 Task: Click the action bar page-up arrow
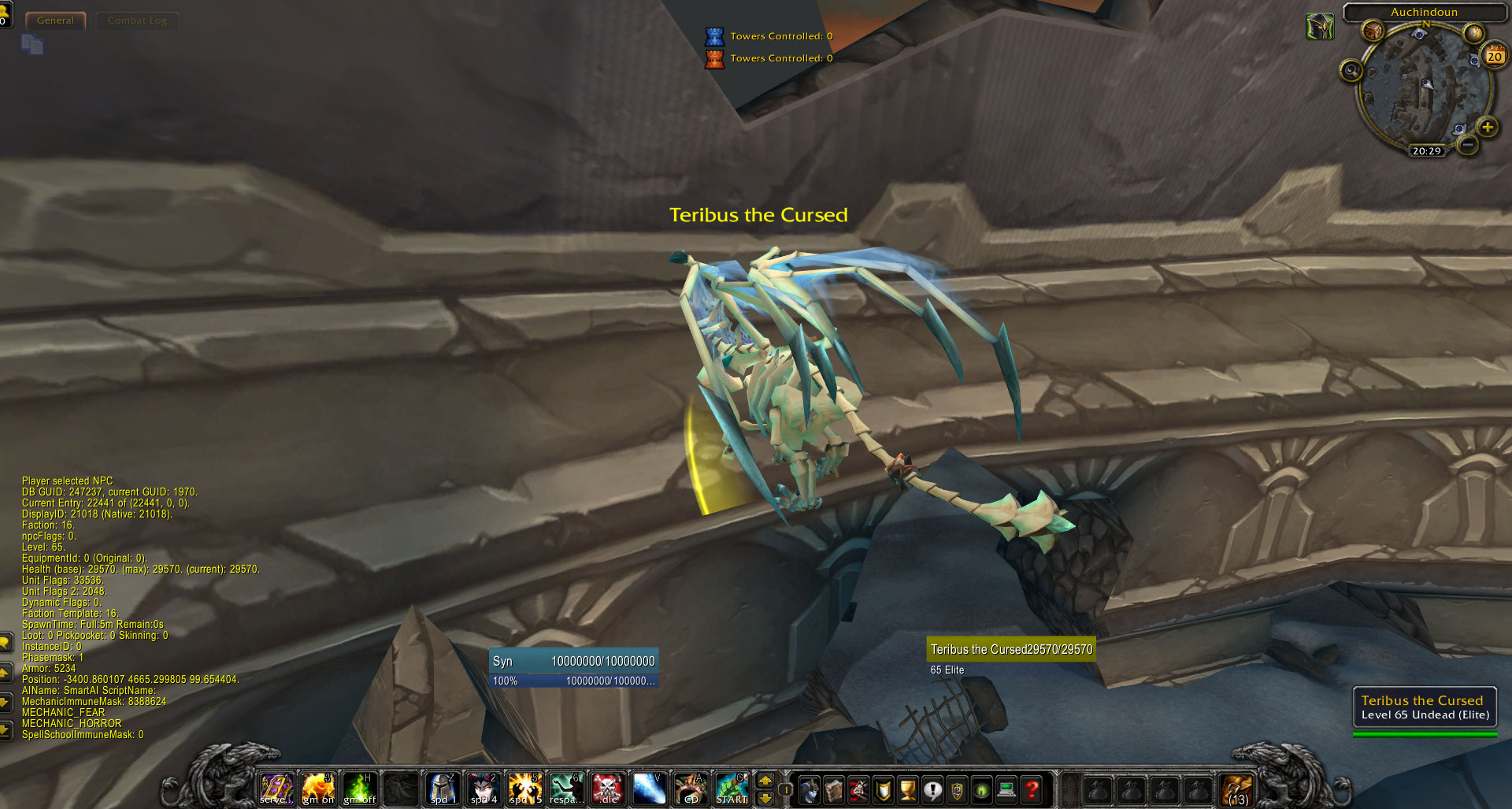point(765,781)
